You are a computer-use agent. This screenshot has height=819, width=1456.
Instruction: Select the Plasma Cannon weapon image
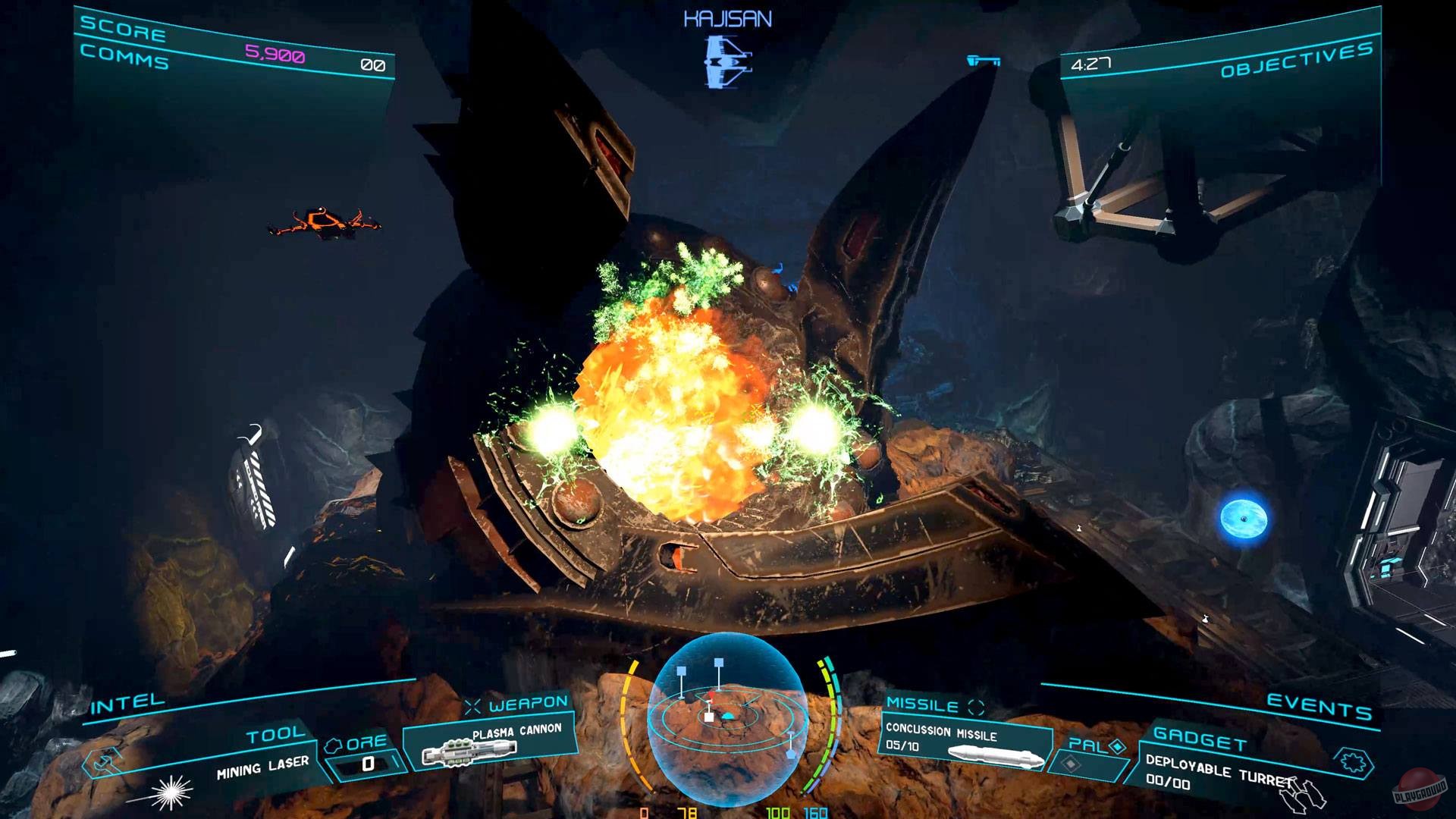pos(469,752)
